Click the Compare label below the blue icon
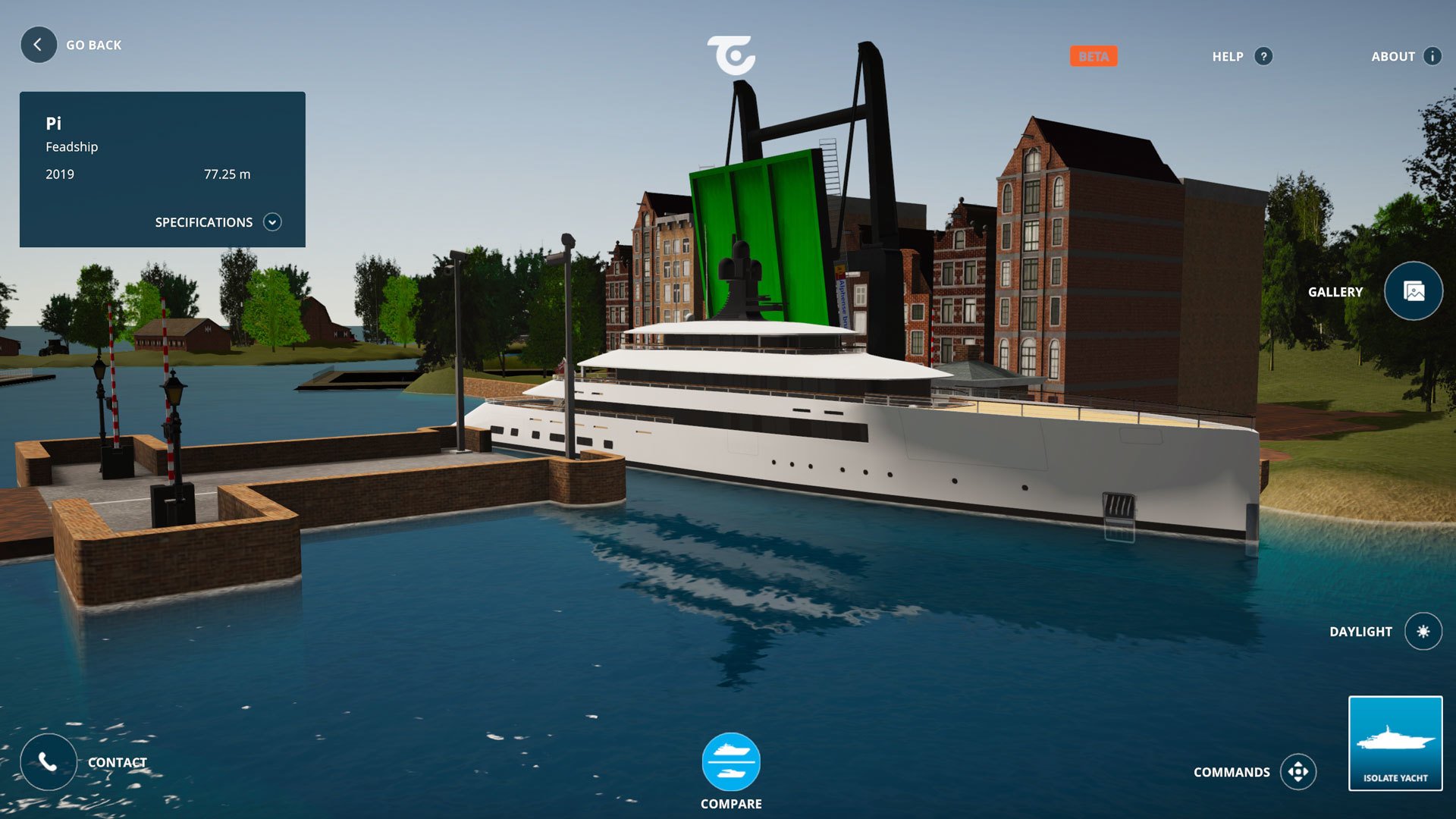Image resolution: width=1456 pixels, height=819 pixels. [x=730, y=803]
